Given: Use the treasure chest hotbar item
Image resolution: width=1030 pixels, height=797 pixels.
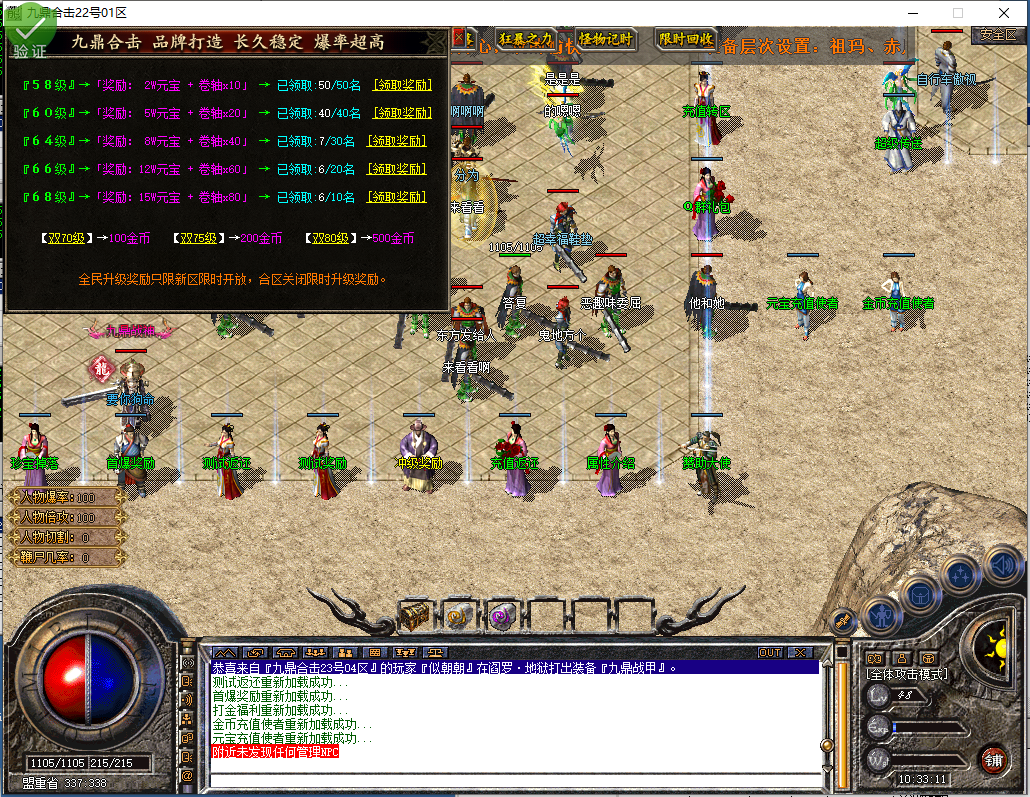Looking at the screenshot, I should pos(414,615).
